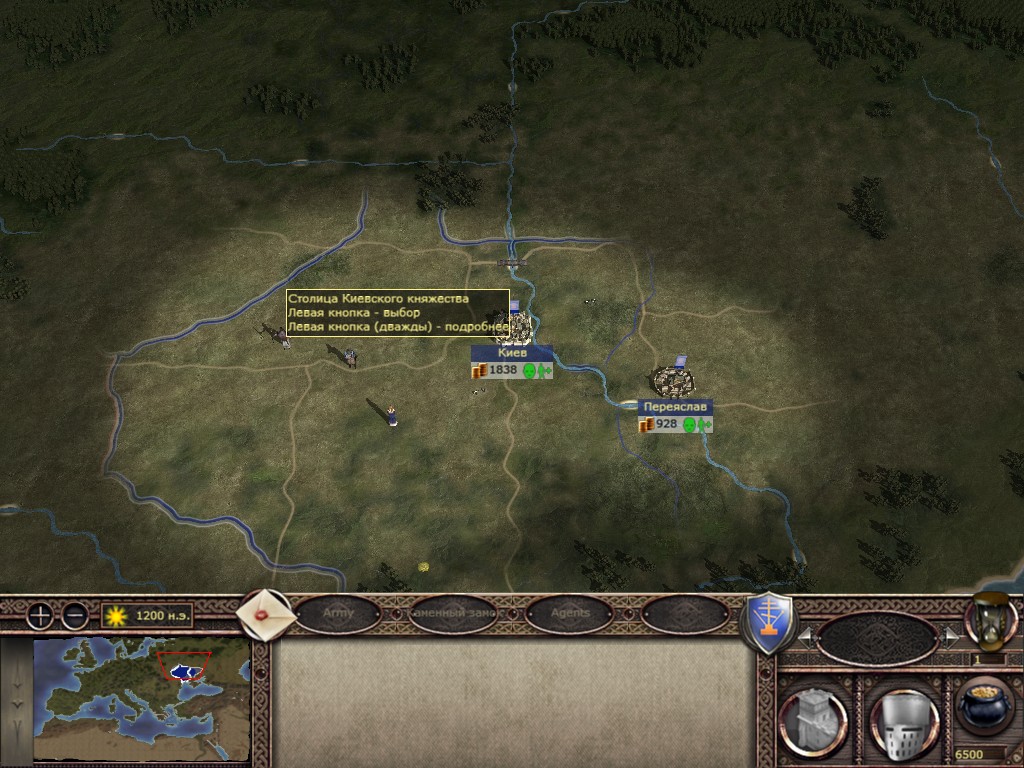This screenshot has width=1024, height=768.
Task: Open the faction overview shield
Action: (767, 623)
